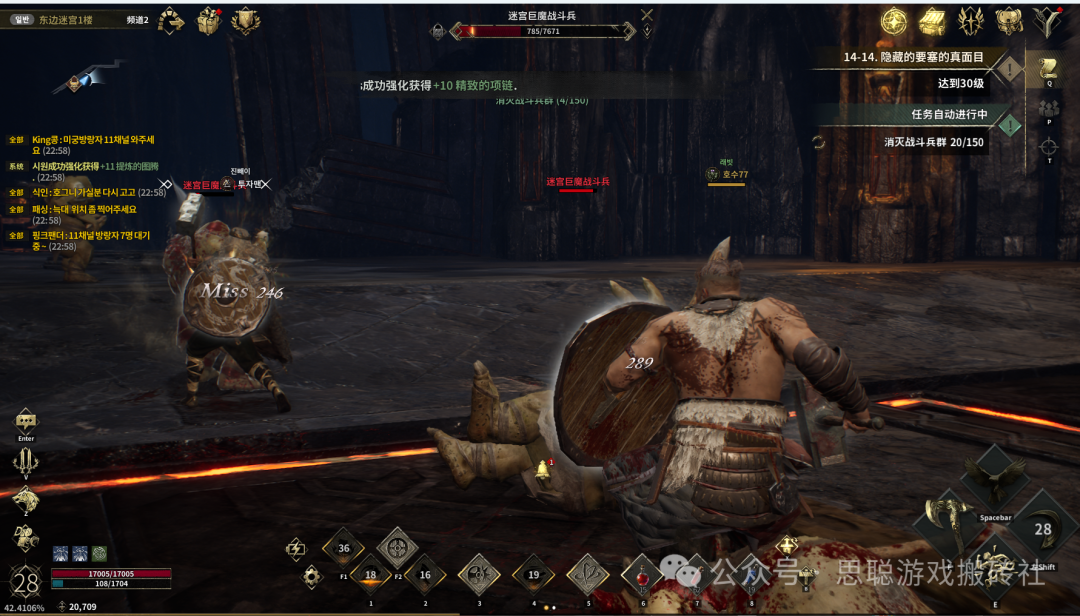Open the arrow exit icon beside channel
Image resolution: width=1080 pixels, height=616 pixels.
pos(172,20)
